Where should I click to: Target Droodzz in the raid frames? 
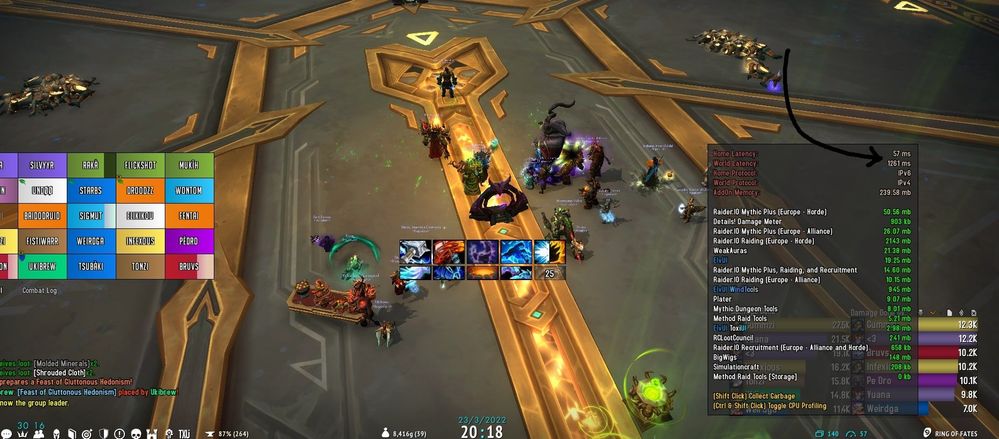[139, 189]
